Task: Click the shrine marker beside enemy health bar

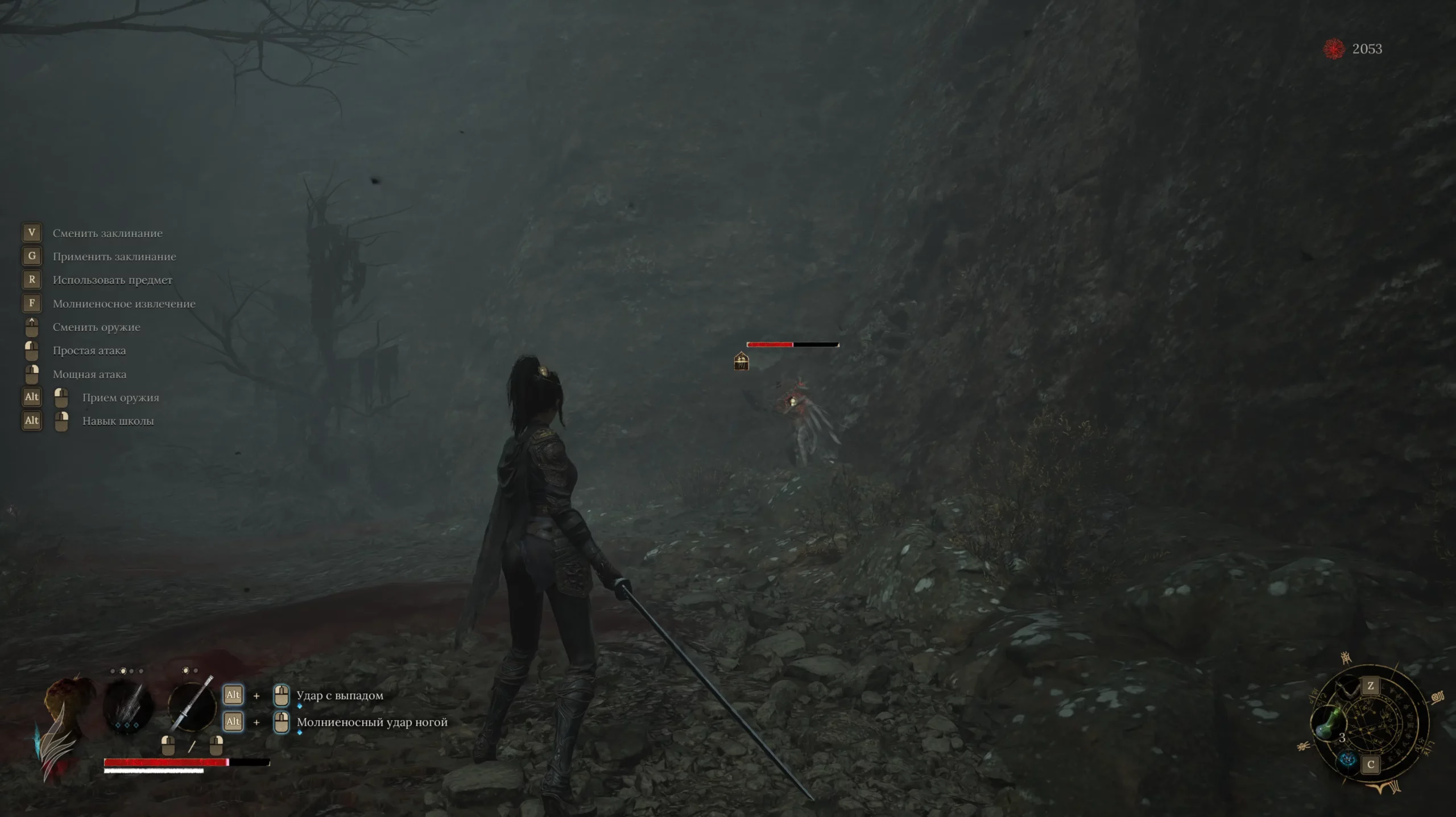Action: click(x=741, y=361)
